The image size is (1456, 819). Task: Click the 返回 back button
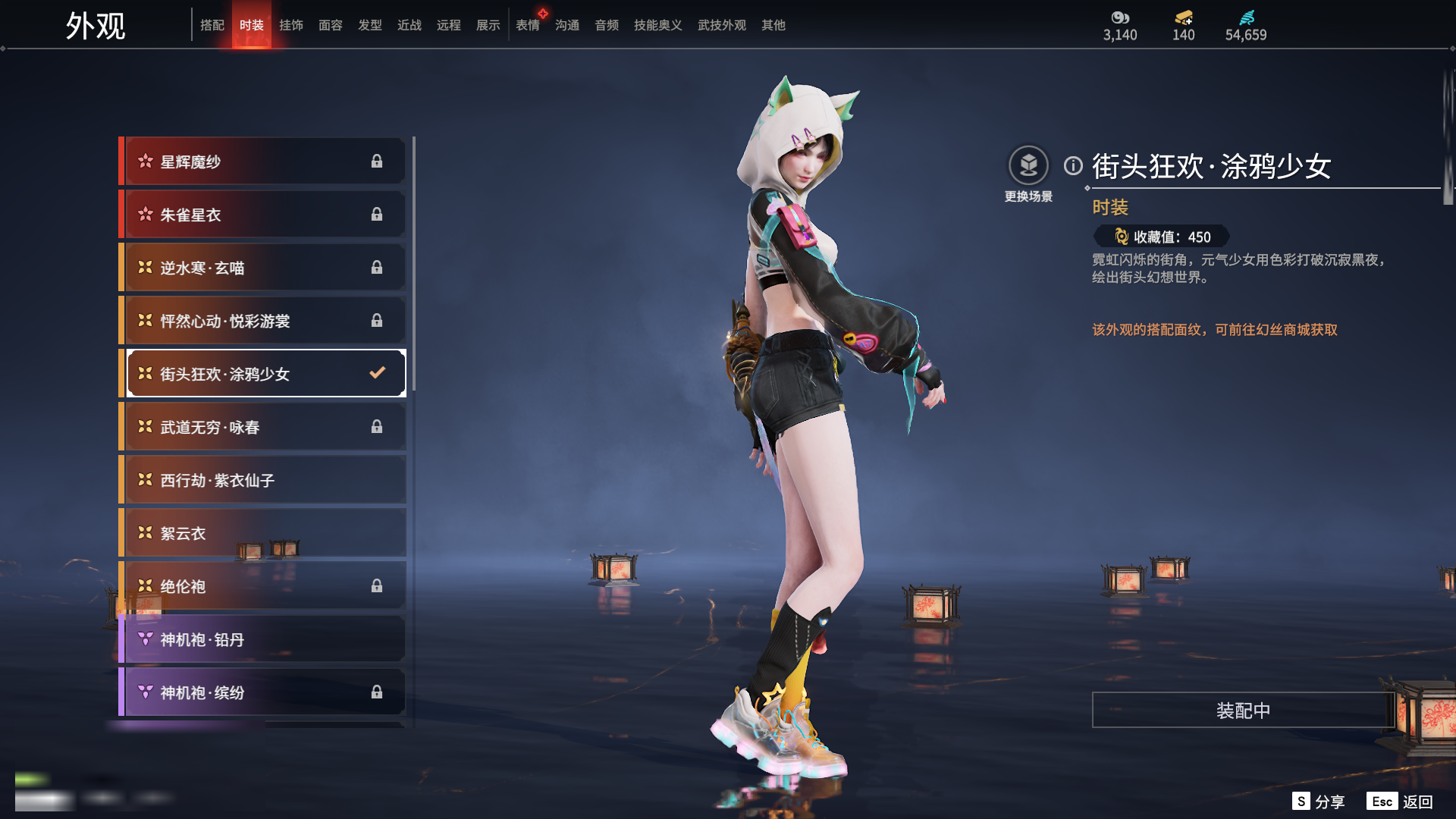click(x=1417, y=802)
